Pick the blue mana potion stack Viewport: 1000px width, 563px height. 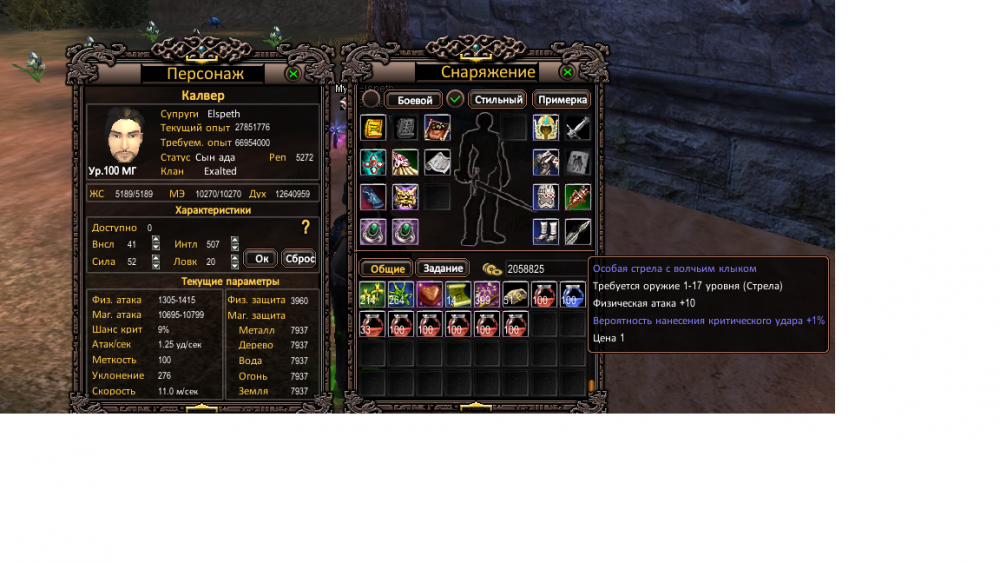(x=573, y=295)
